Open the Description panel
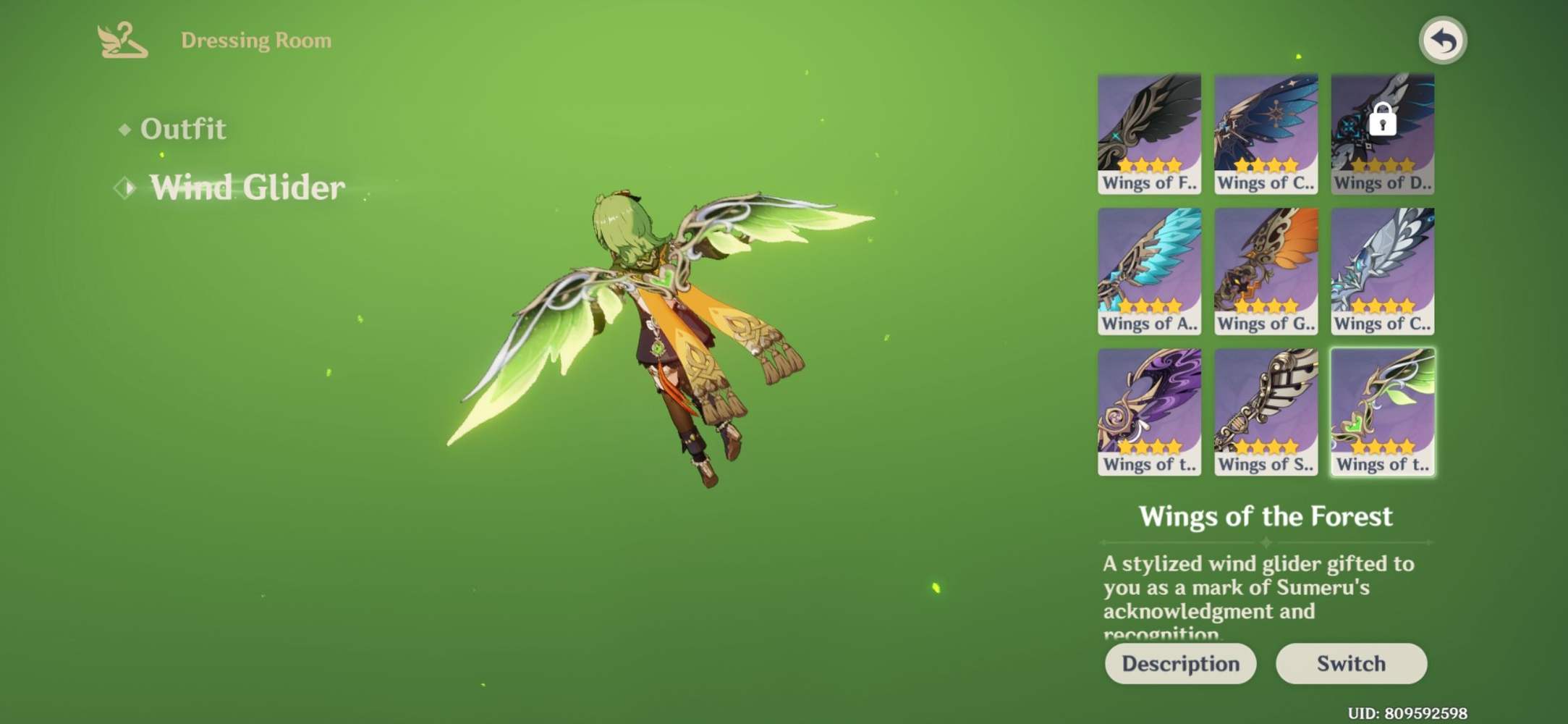This screenshot has width=1568, height=724. (x=1181, y=663)
